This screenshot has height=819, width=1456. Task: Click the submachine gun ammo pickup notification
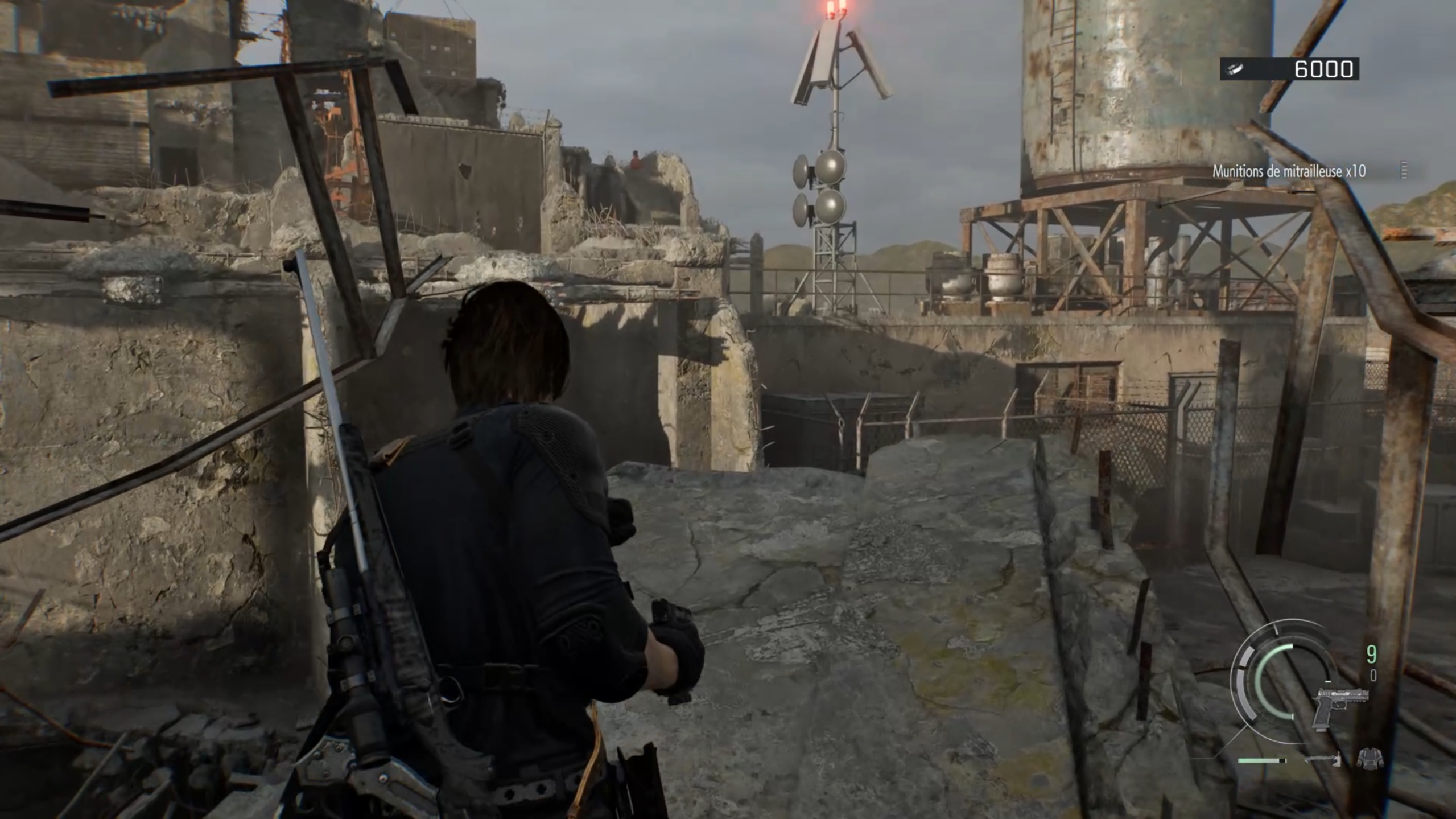[1289, 171]
